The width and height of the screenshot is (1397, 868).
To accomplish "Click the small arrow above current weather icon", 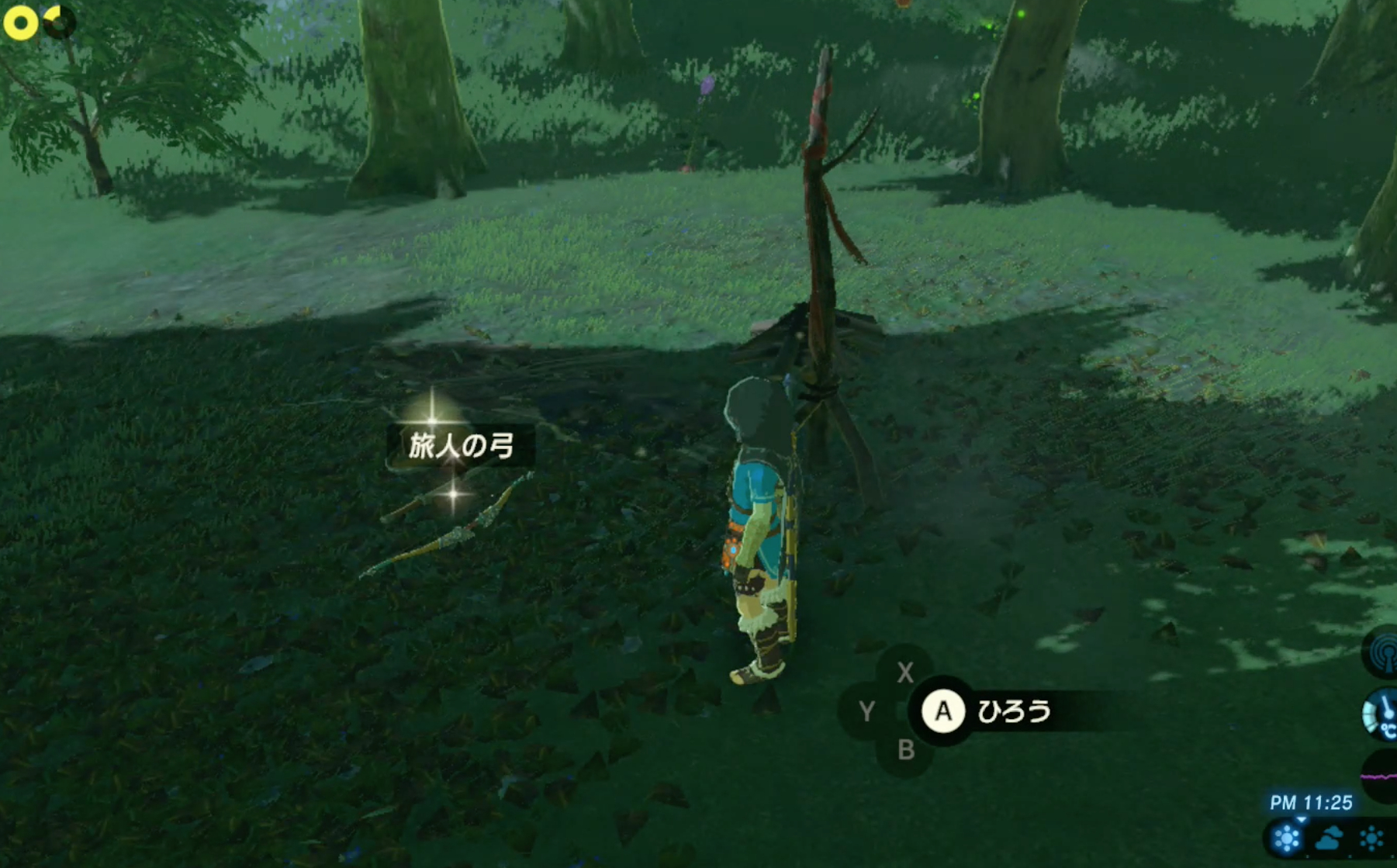I will pos(1301,820).
